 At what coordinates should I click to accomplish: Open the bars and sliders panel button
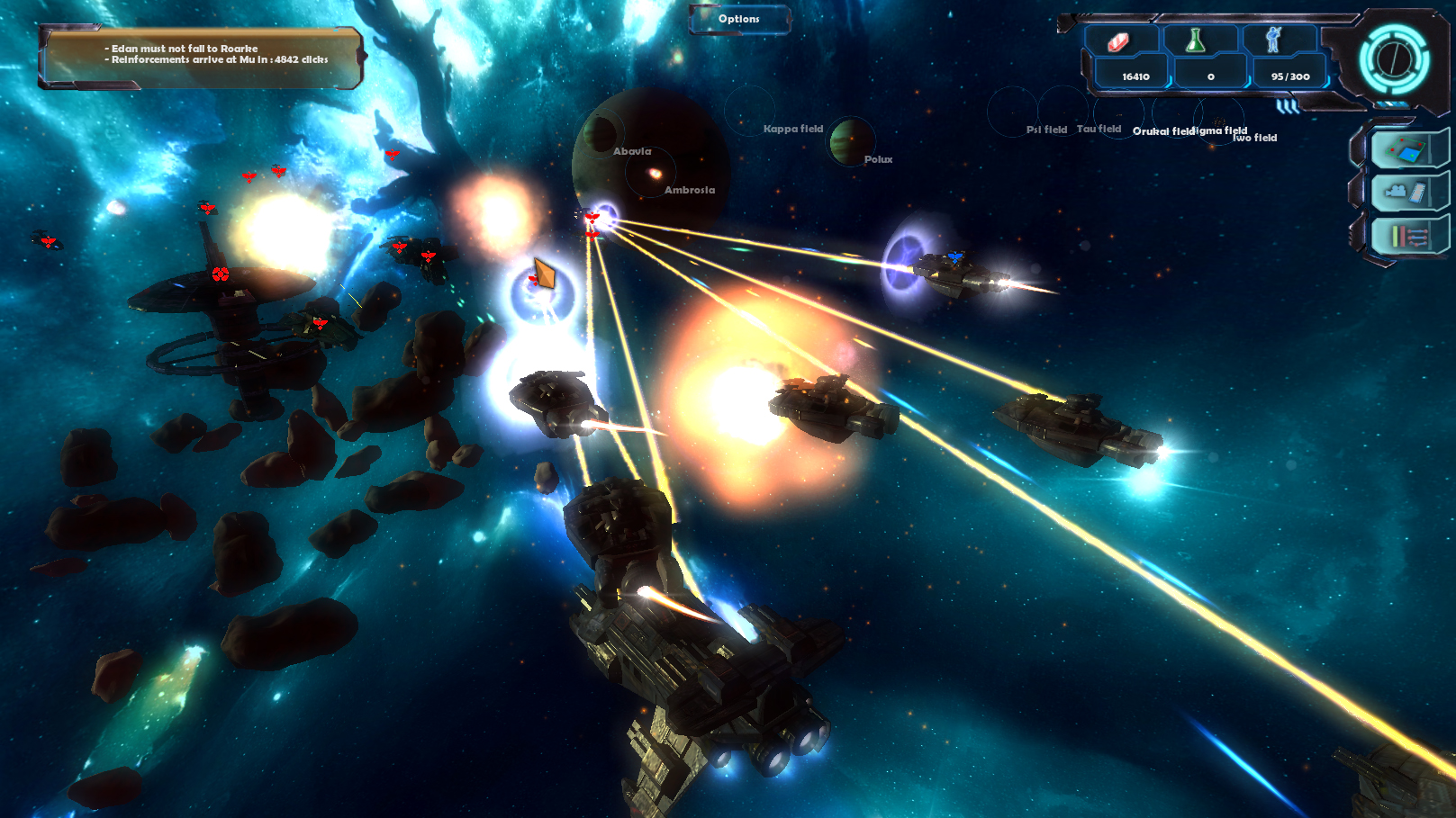(1408, 238)
